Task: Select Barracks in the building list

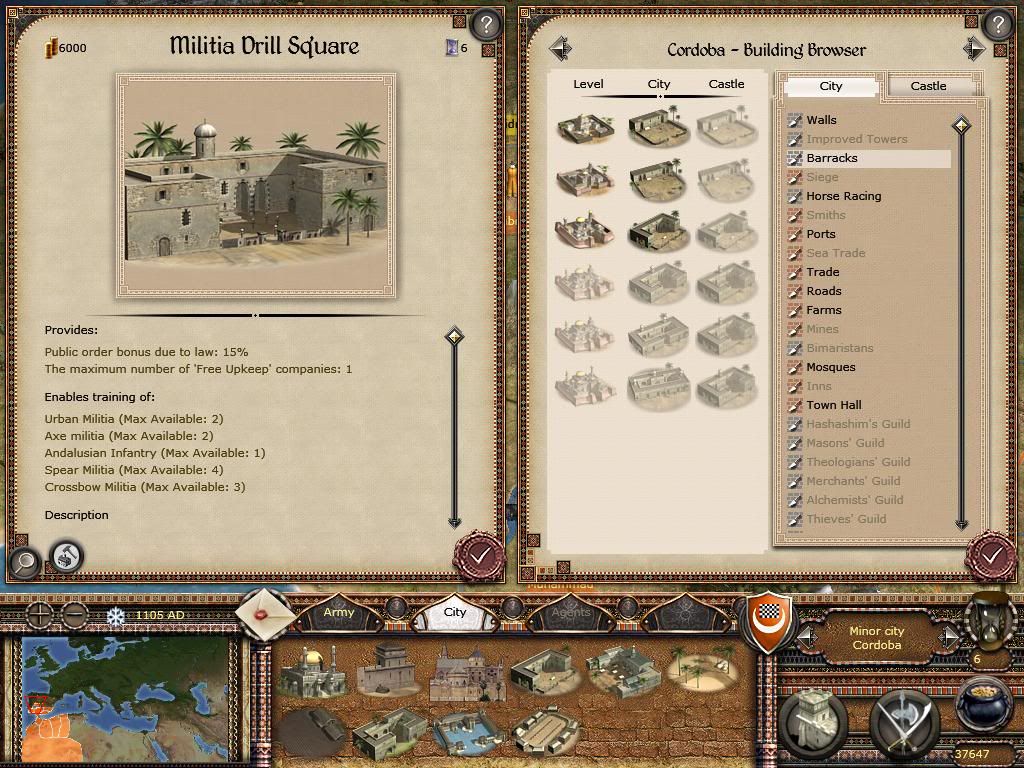Action: [x=831, y=158]
